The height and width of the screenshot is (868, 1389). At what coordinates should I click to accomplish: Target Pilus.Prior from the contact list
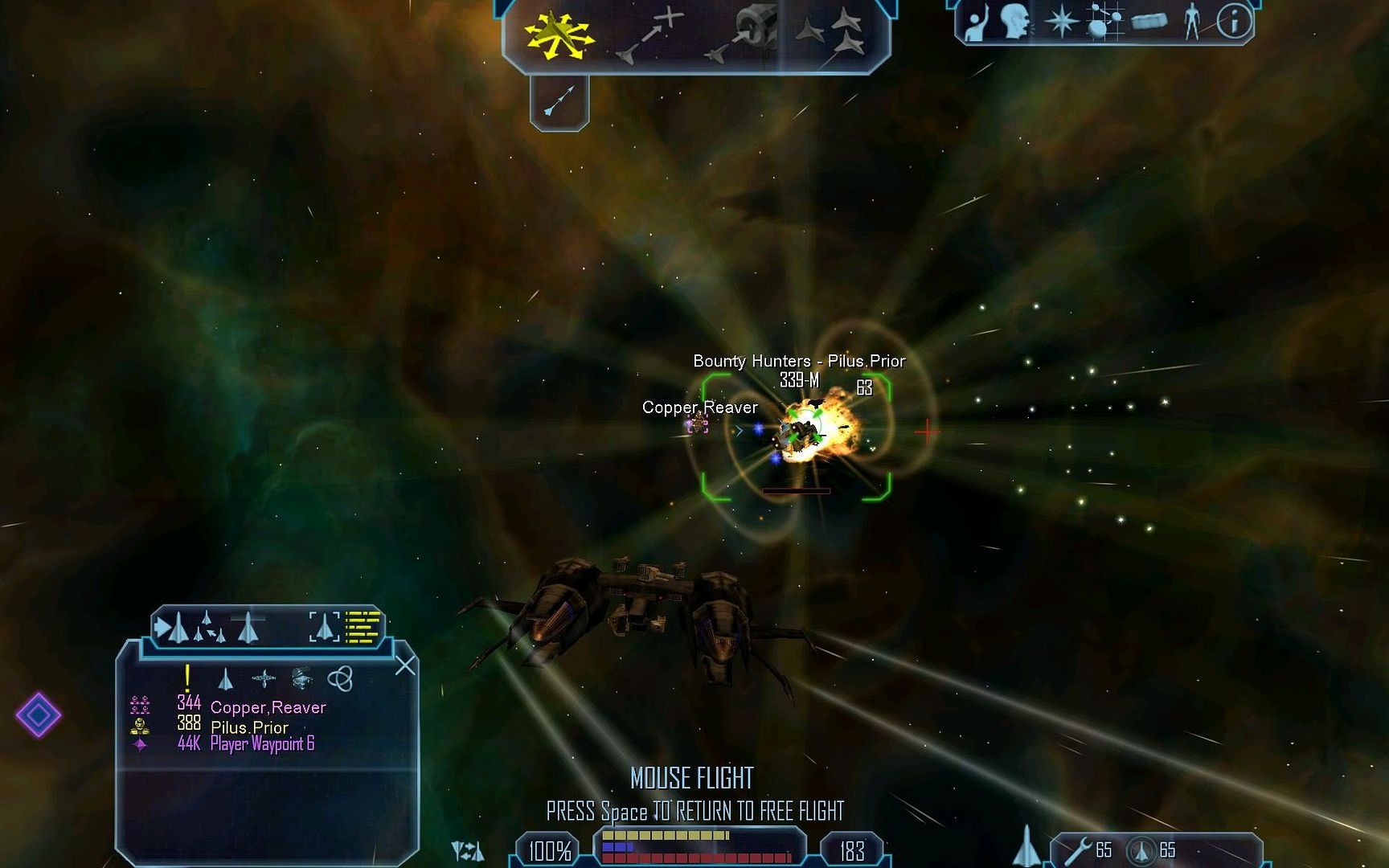[x=249, y=727]
